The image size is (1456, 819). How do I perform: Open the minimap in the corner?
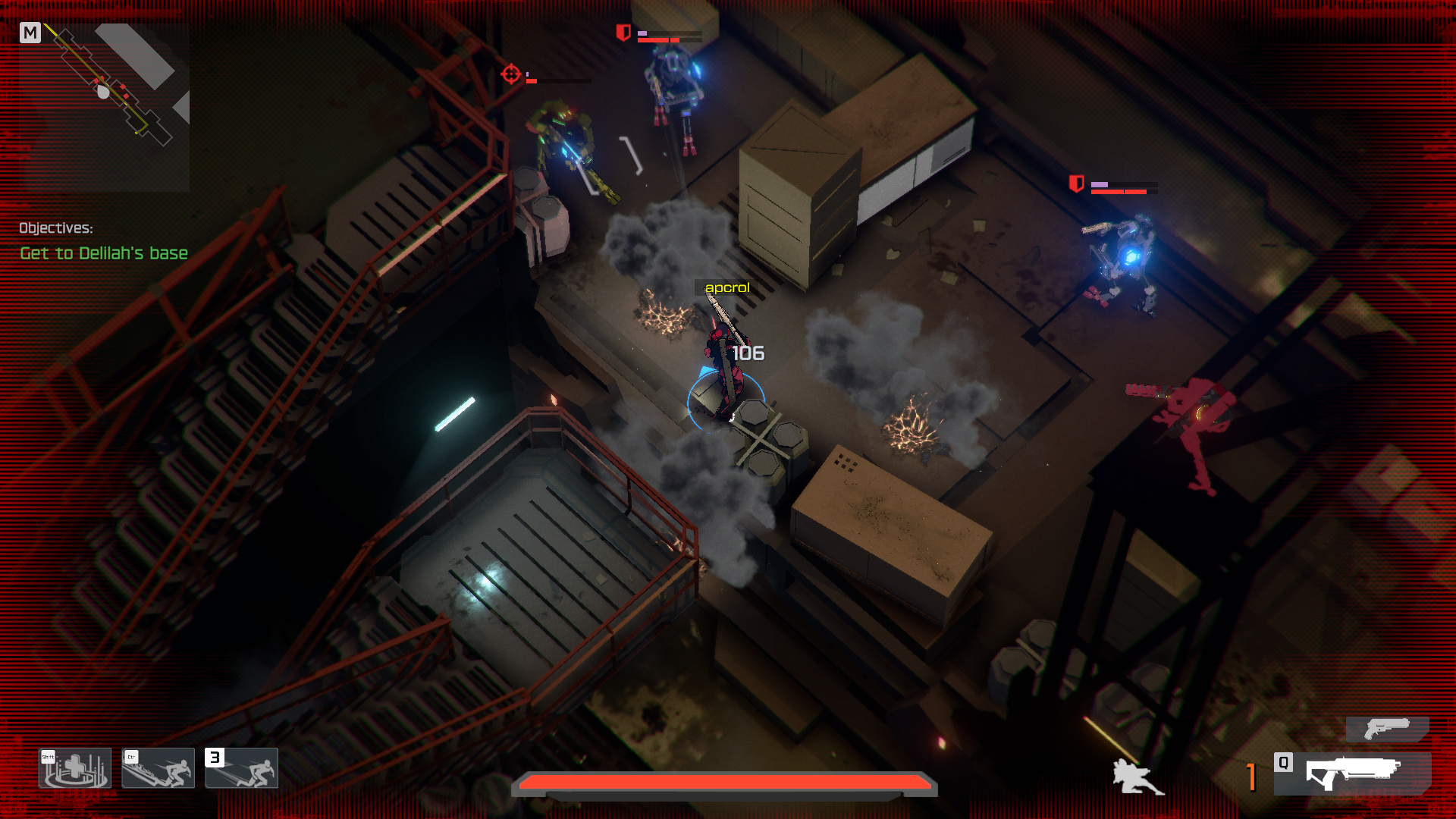point(105,106)
